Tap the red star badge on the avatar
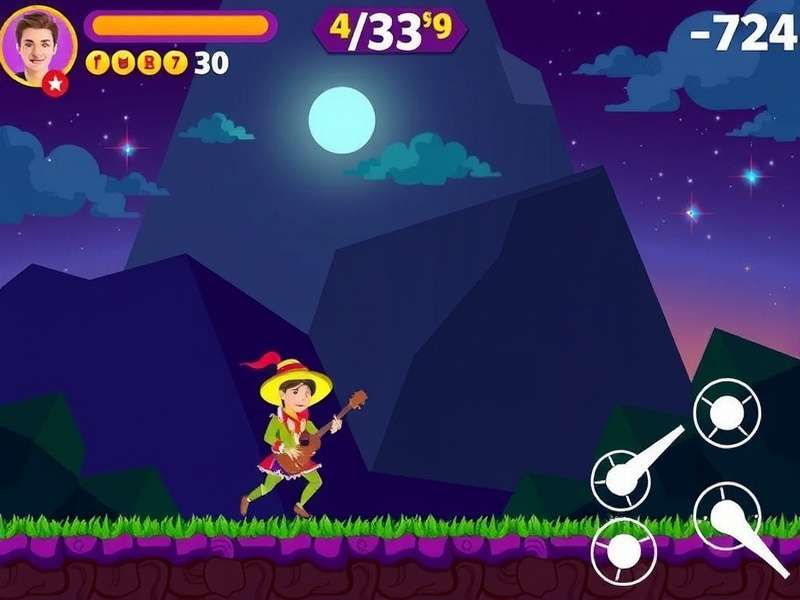Image resolution: width=800 pixels, height=600 pixels. (x=57, y=84)
